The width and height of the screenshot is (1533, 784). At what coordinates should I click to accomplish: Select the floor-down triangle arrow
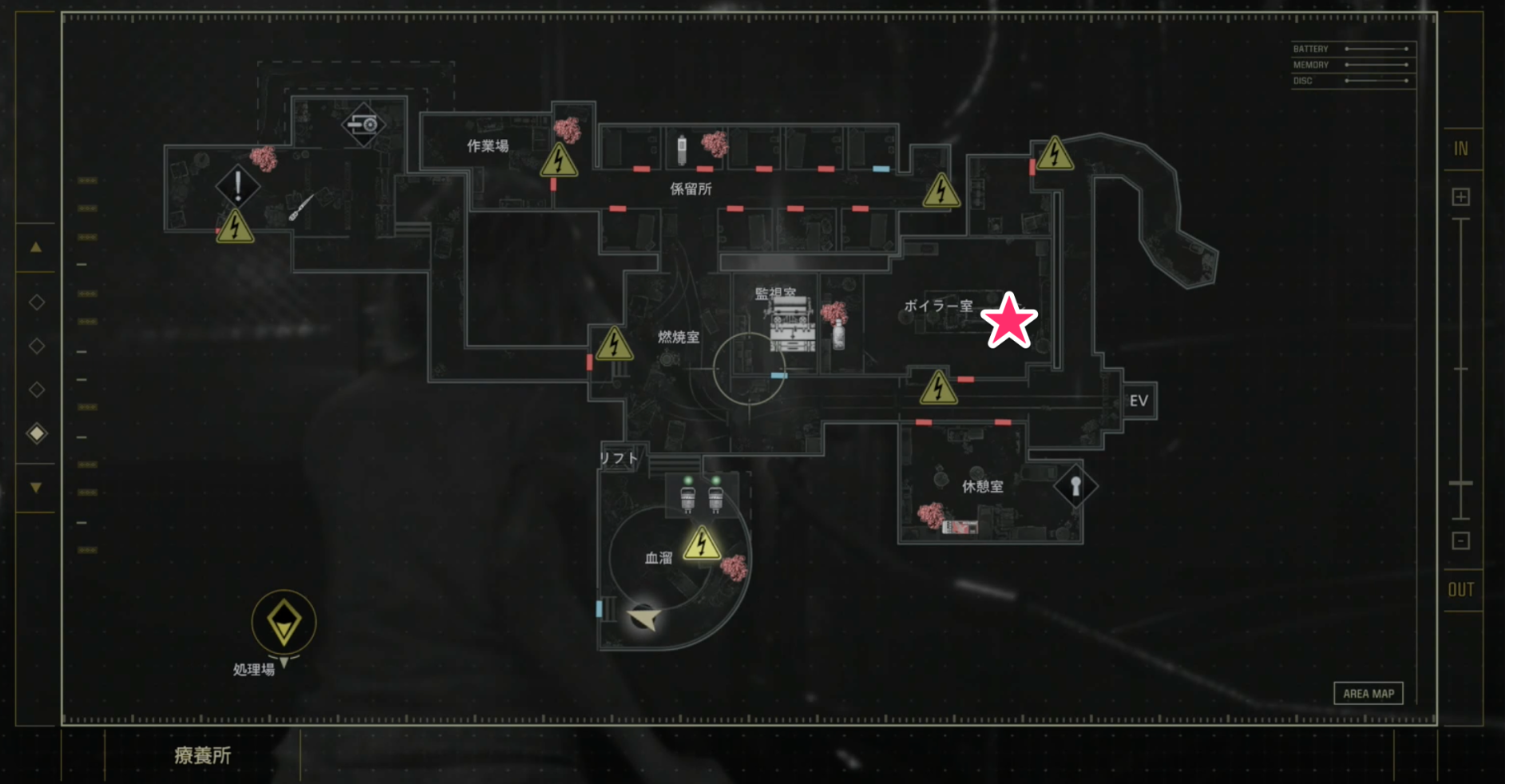point(36,487)
